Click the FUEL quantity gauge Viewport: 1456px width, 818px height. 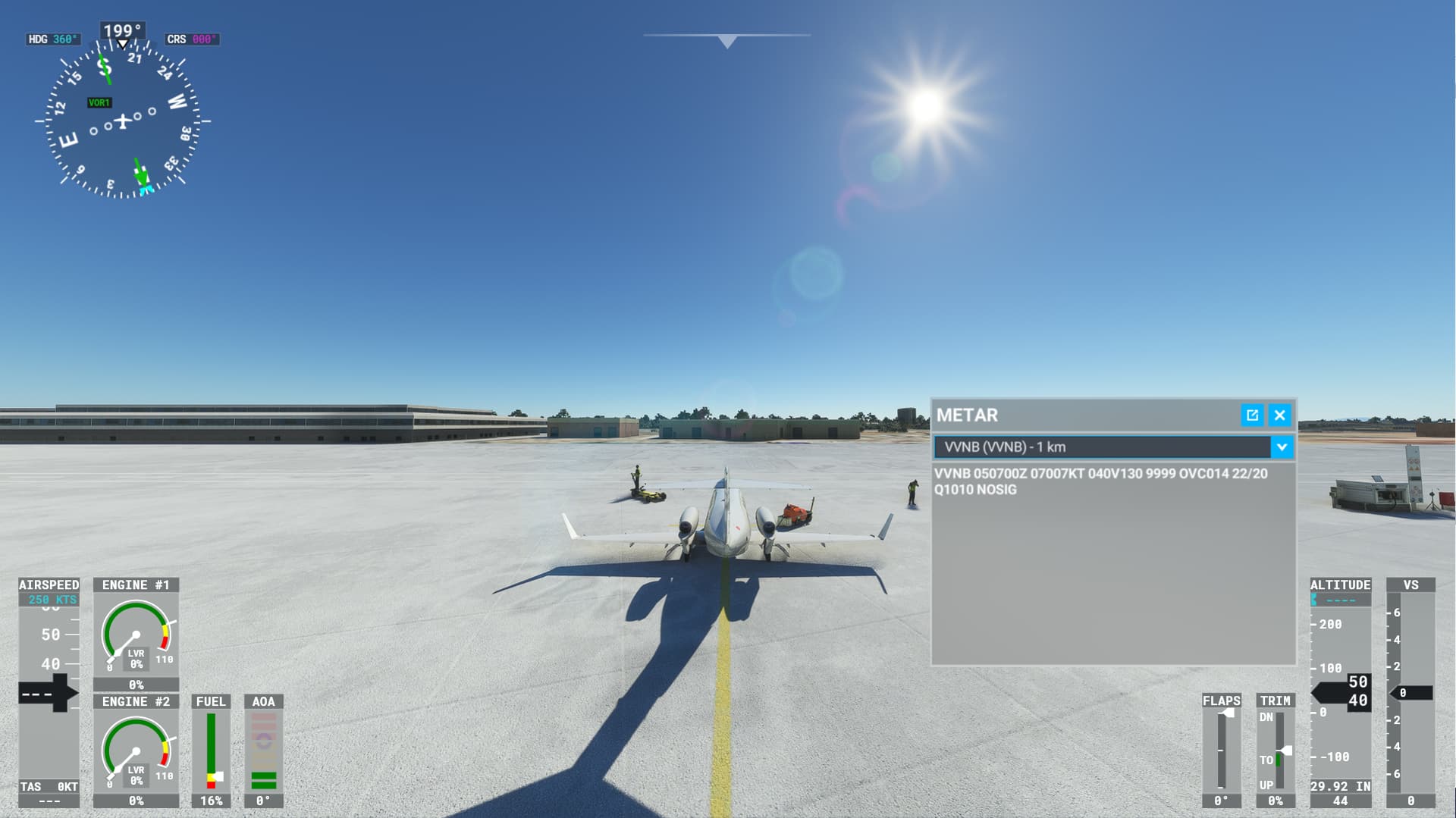[x=212, y=751]
